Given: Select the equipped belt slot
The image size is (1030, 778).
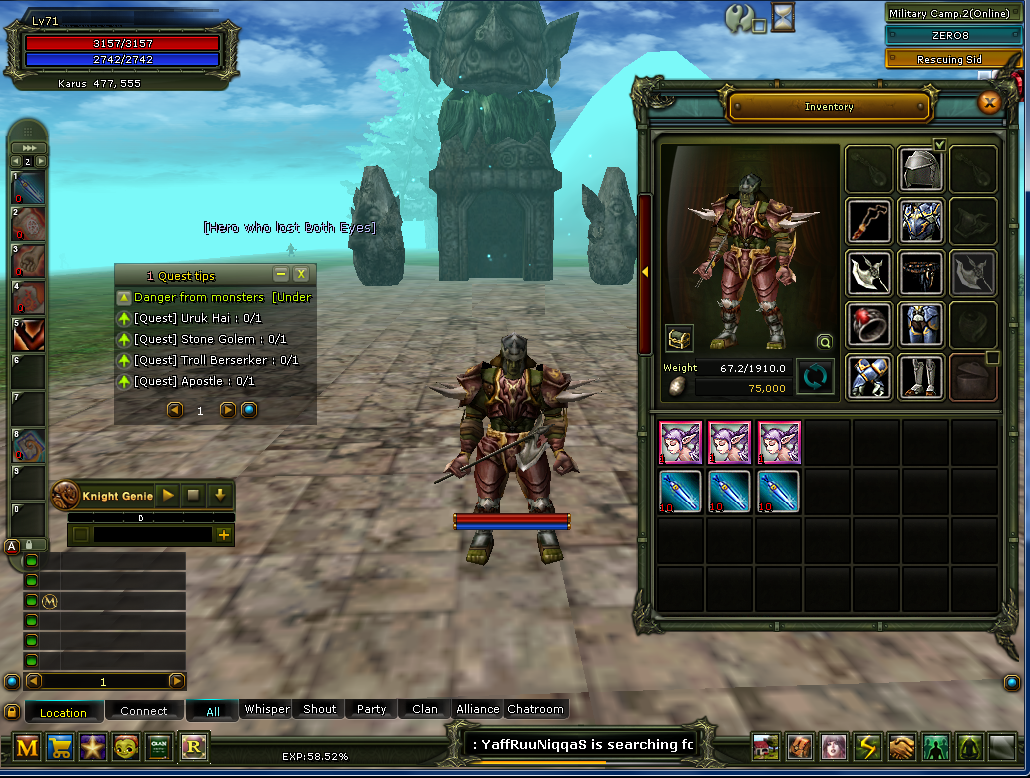Looking at the screenshot, I should coord(921,272).
